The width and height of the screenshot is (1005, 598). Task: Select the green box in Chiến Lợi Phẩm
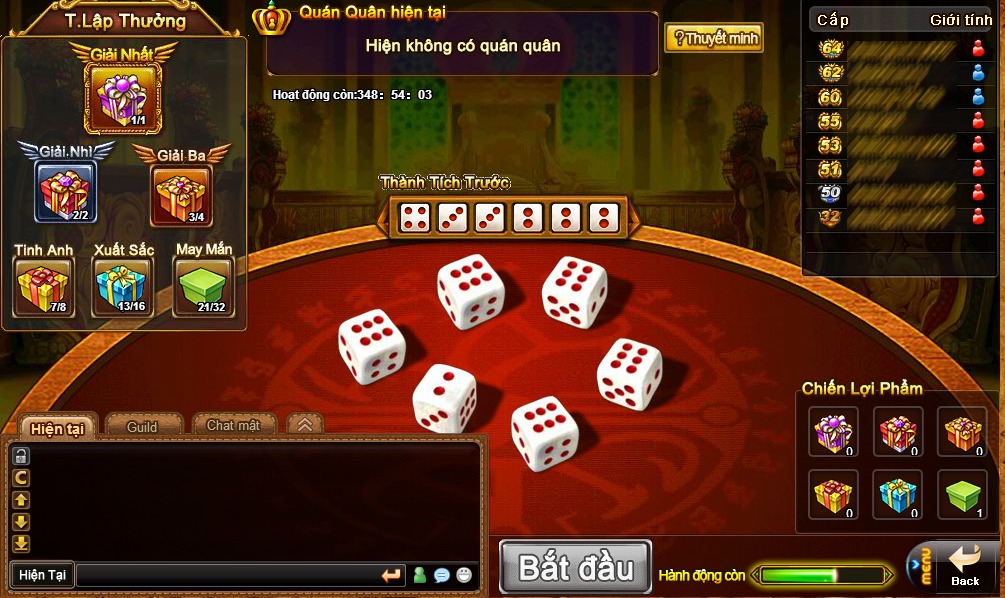pos(963,494)
